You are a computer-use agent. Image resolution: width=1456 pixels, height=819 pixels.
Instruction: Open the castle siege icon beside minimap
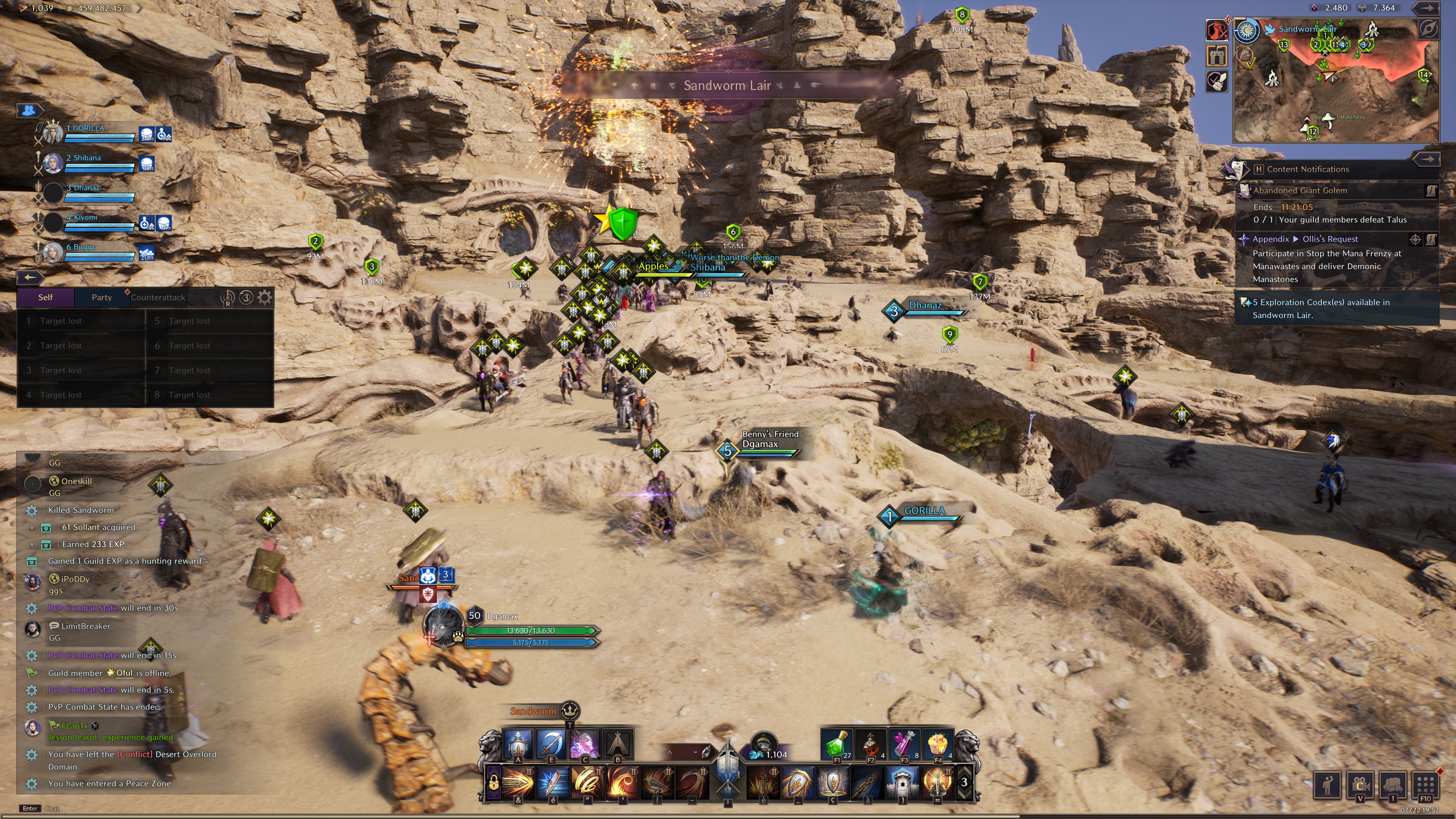tap(1216, 55)
